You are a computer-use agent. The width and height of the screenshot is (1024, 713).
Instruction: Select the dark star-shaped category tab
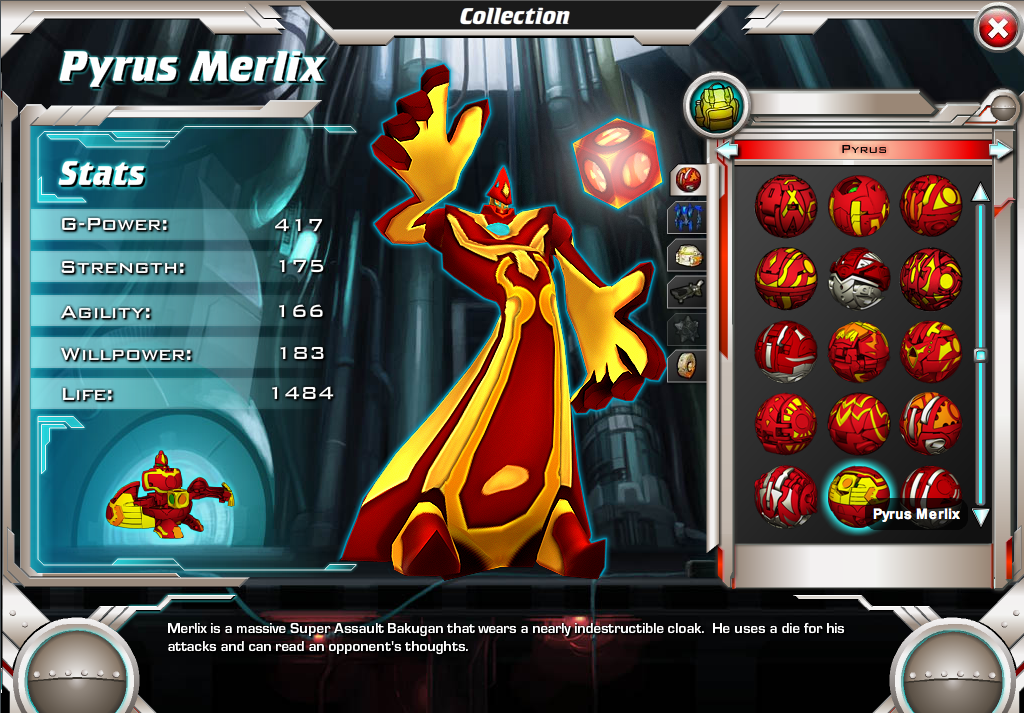[688, 328]
